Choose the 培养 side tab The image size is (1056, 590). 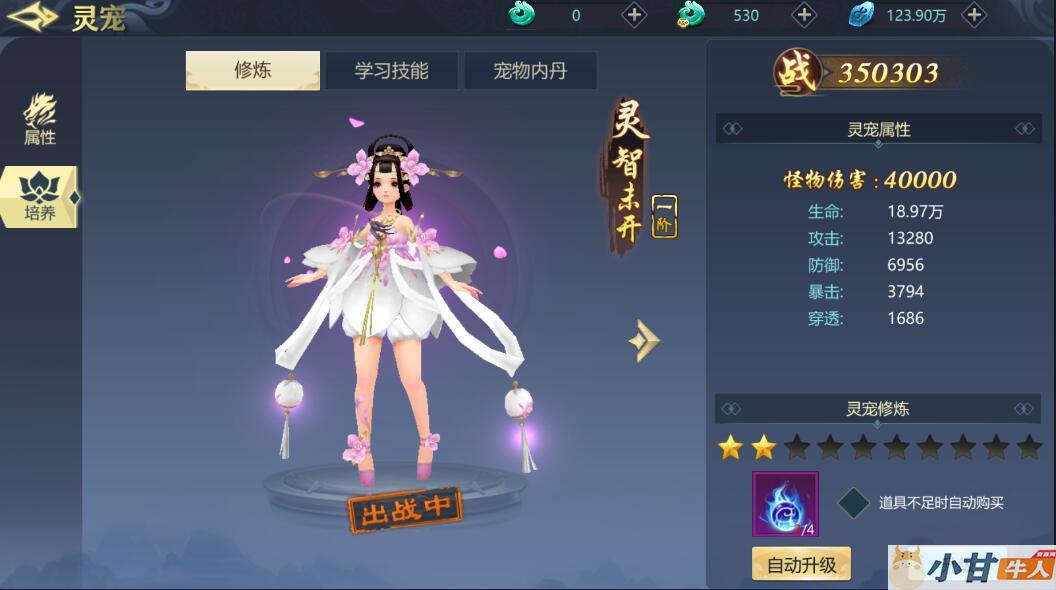coord(40,197)
